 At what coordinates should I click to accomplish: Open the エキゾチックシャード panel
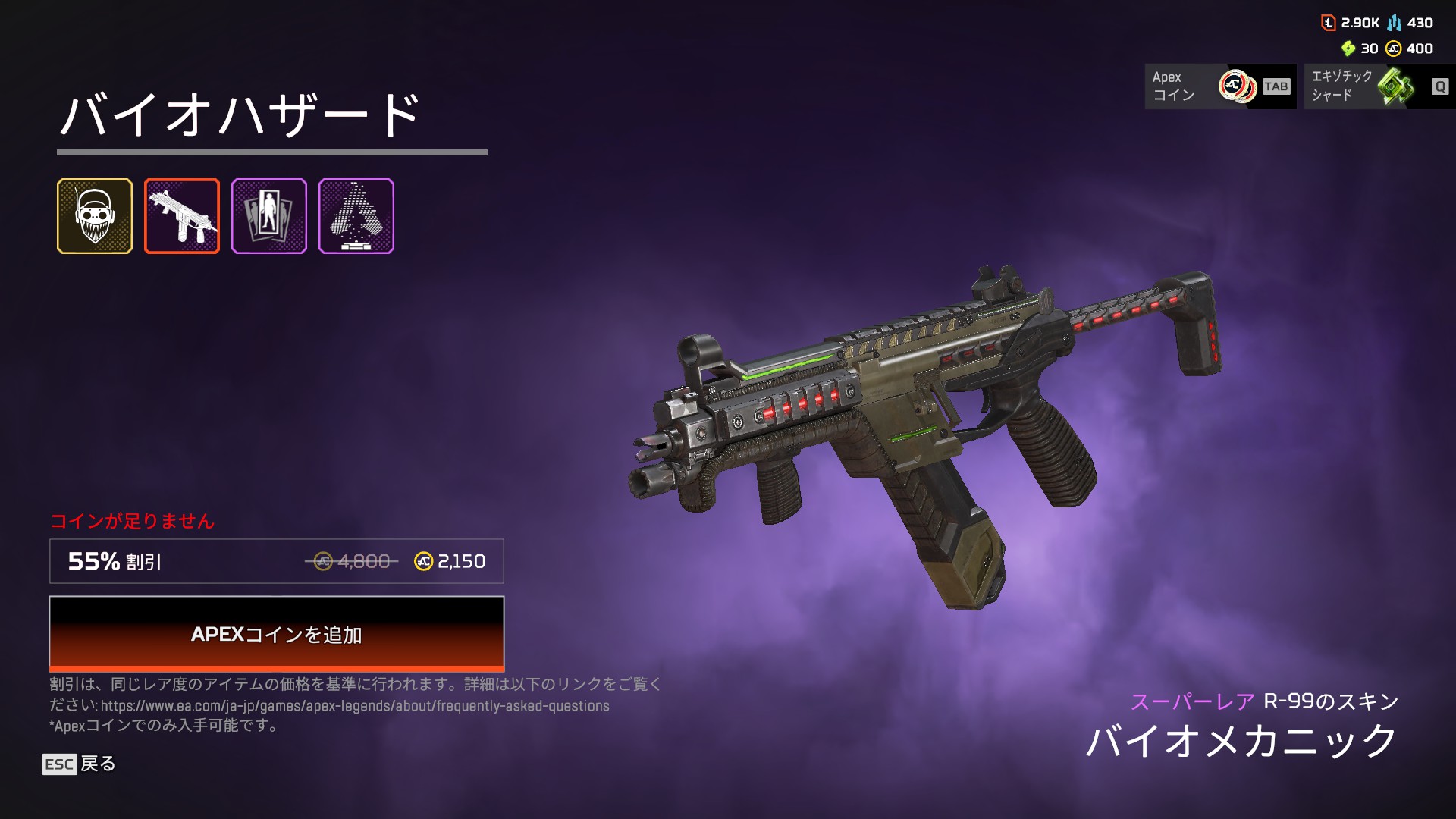point(1379,86)
